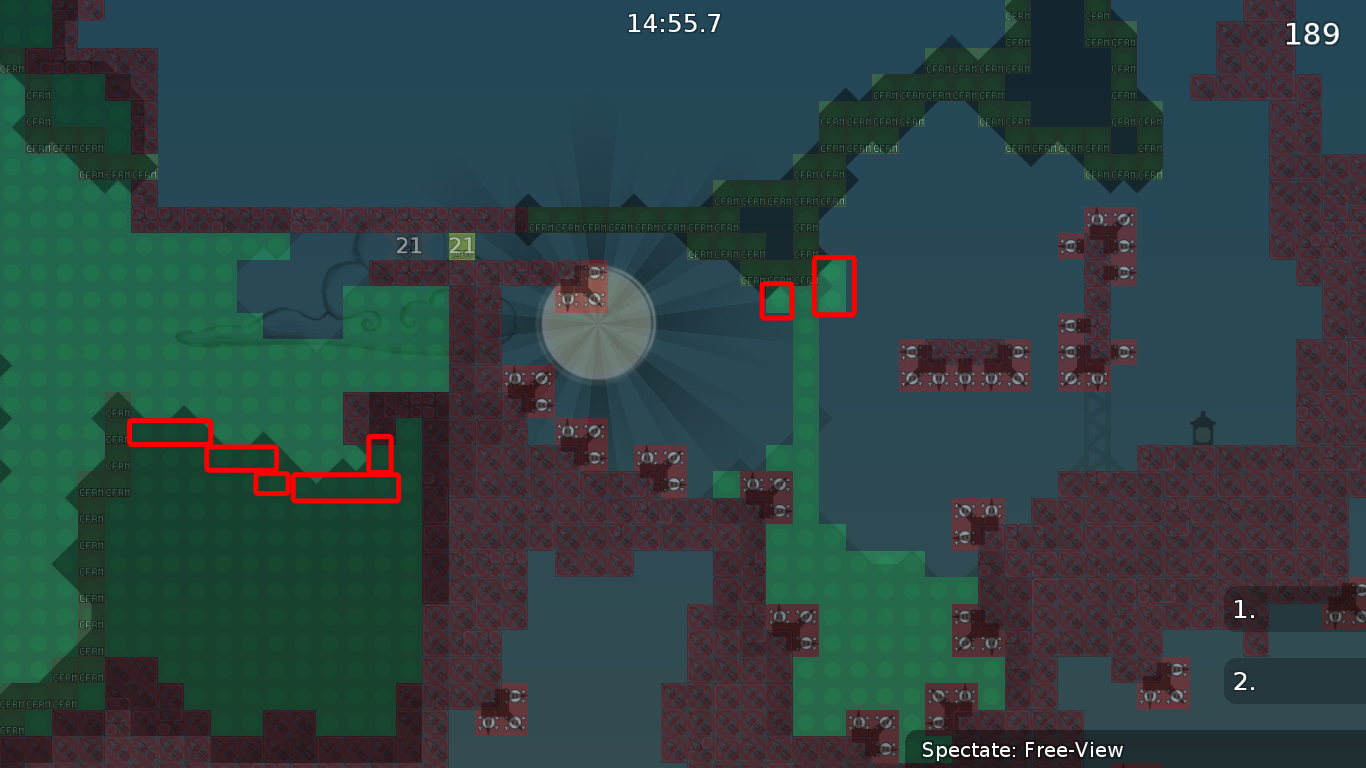Click the score counter showing 189
The image size is (1366, 768).
[x=1314, y=33]
